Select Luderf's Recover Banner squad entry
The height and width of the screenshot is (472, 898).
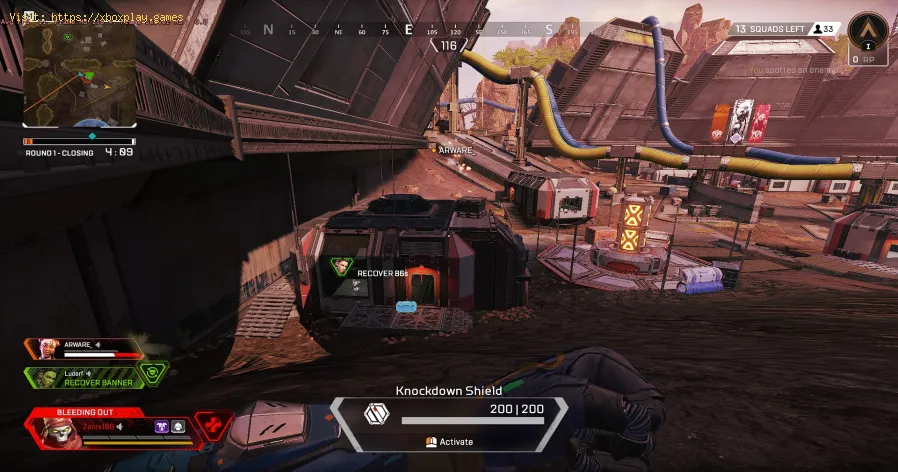click(x=88, y=376)
